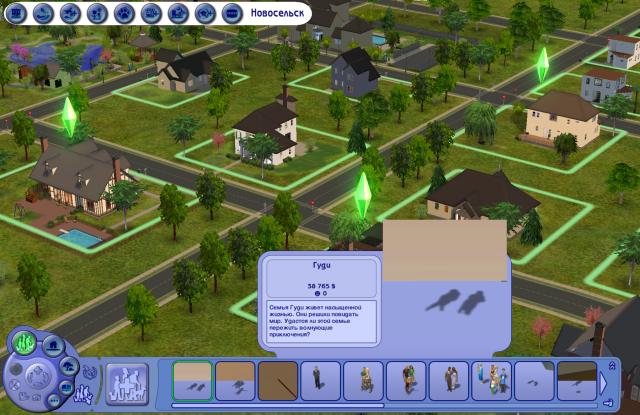Click the airplane icon in top bar

[x=70, y=13]
